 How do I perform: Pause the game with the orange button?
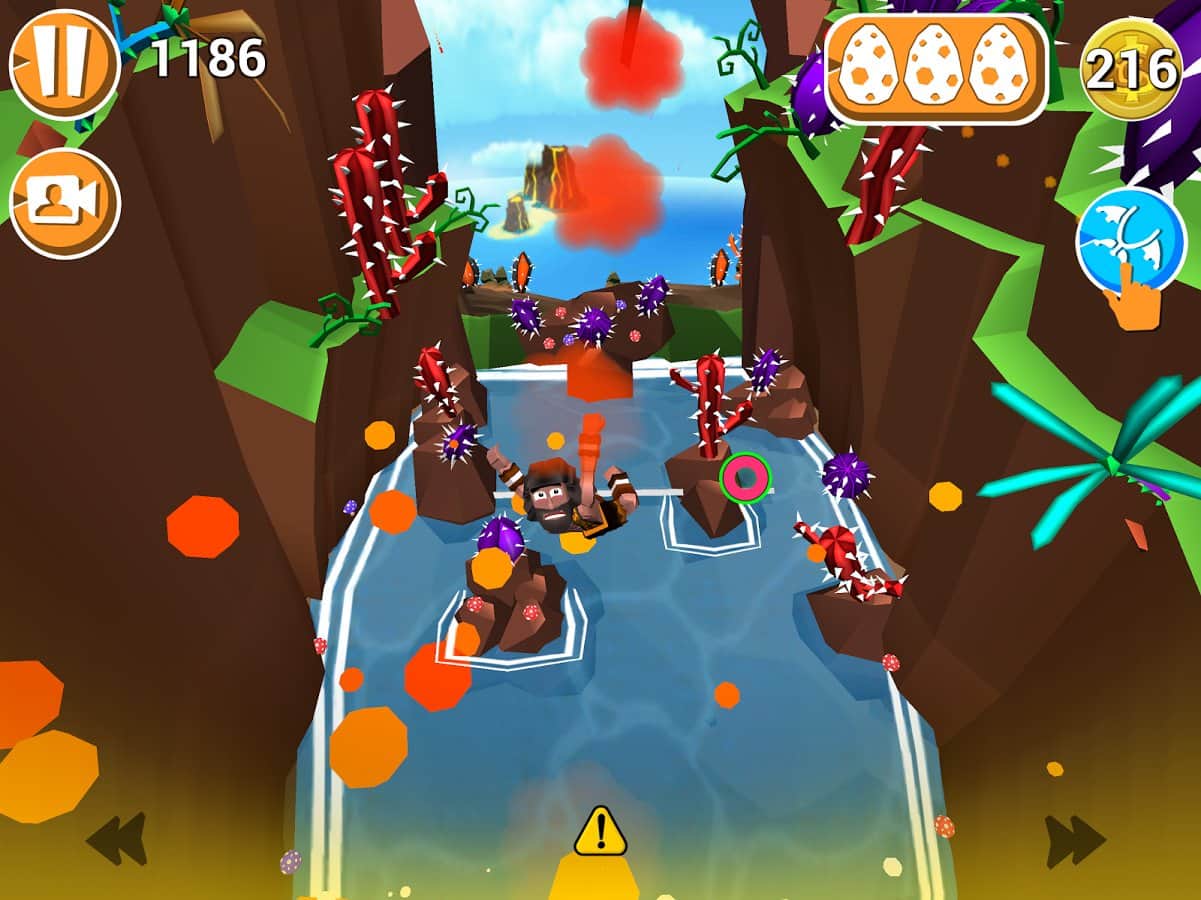pos(64,64)
